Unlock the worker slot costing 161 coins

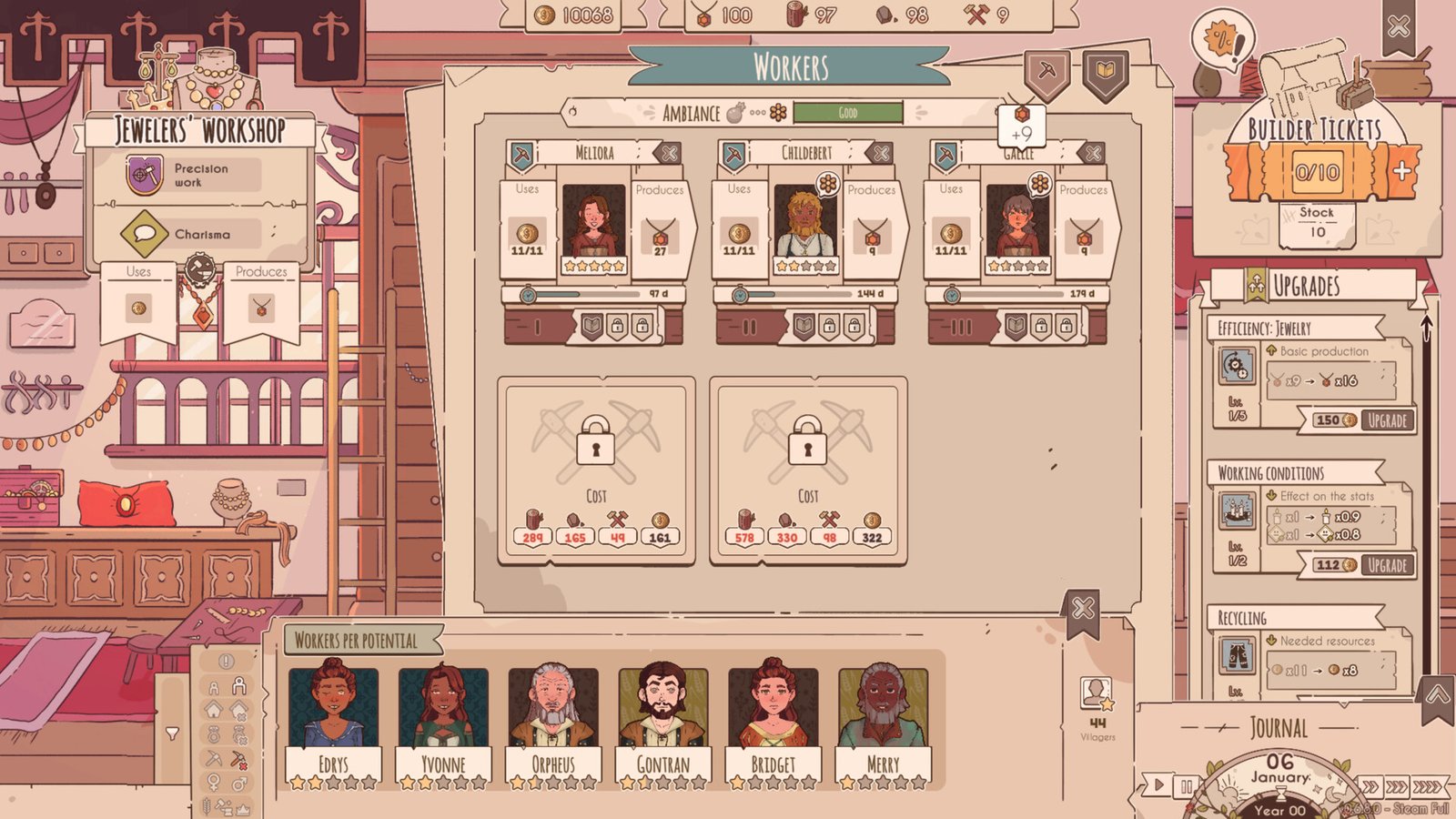coord(596,470)
